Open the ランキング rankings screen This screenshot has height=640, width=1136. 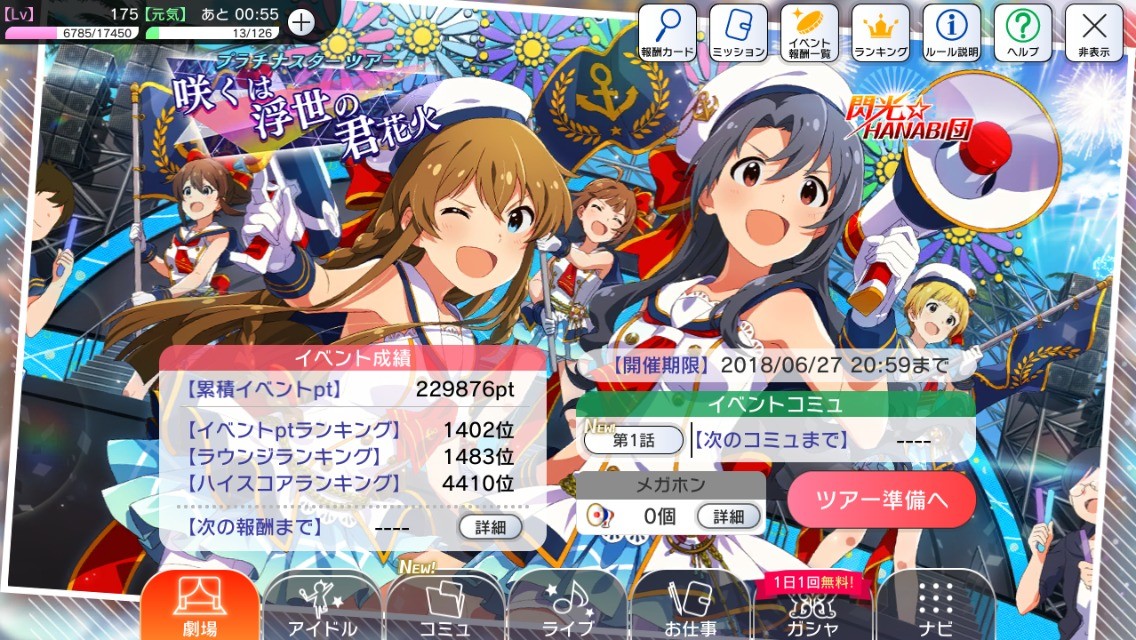[x=881, y=32]
